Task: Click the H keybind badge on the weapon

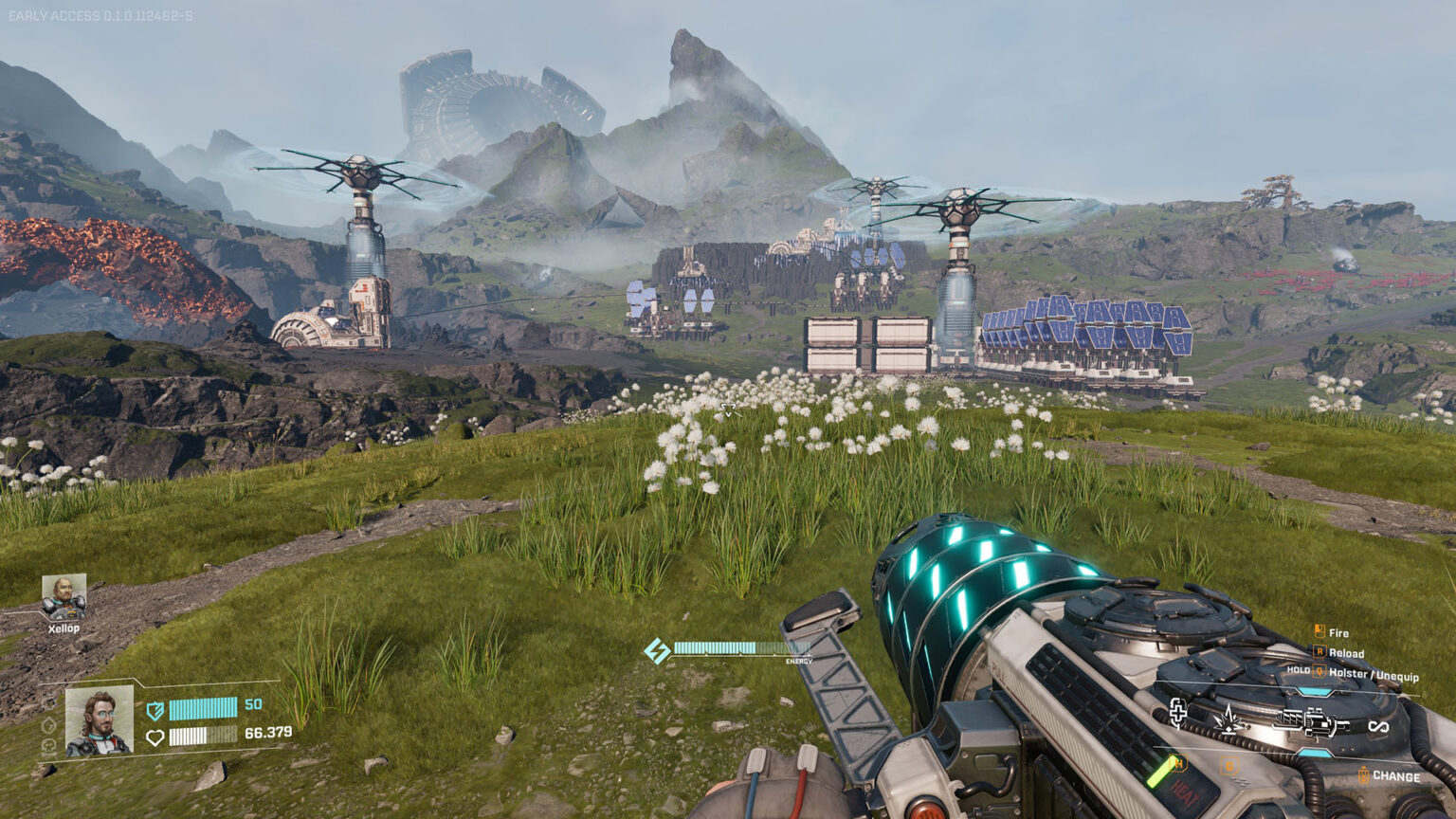Action: 1180,763
